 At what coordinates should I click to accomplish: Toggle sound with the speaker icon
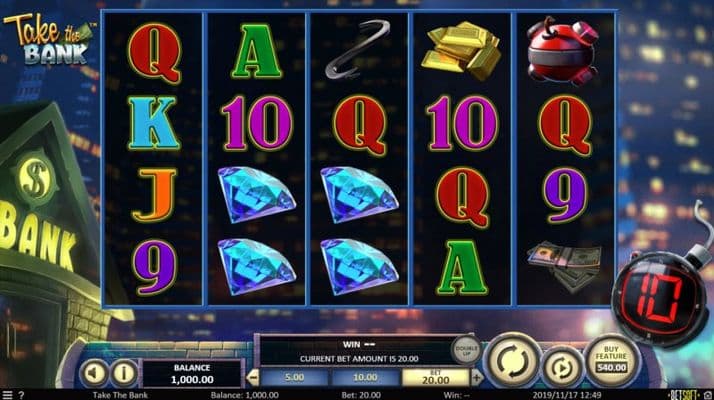pos(94,373)
